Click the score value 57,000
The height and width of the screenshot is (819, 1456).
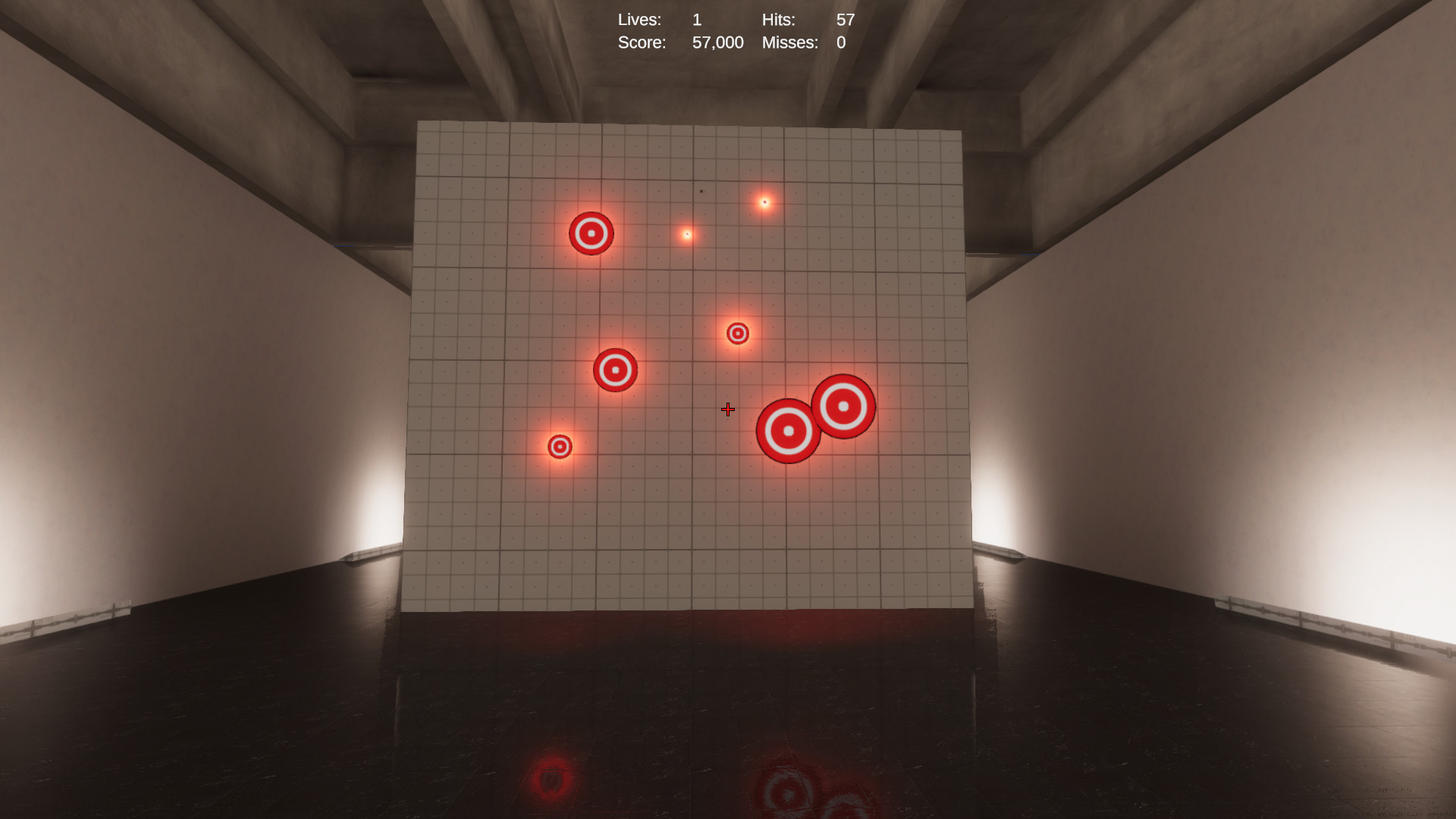tap(717, 42)
